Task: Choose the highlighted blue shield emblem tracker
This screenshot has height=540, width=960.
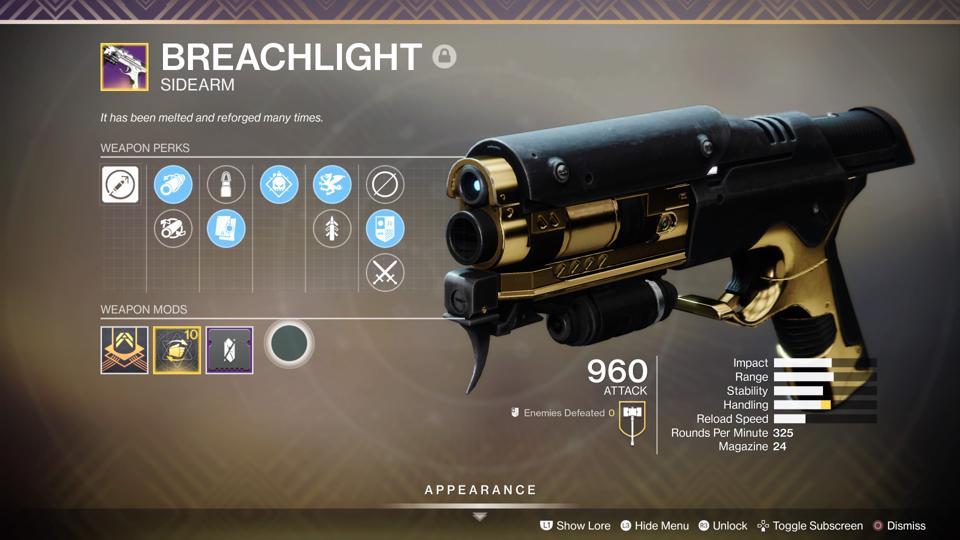Action: [385, 229]
